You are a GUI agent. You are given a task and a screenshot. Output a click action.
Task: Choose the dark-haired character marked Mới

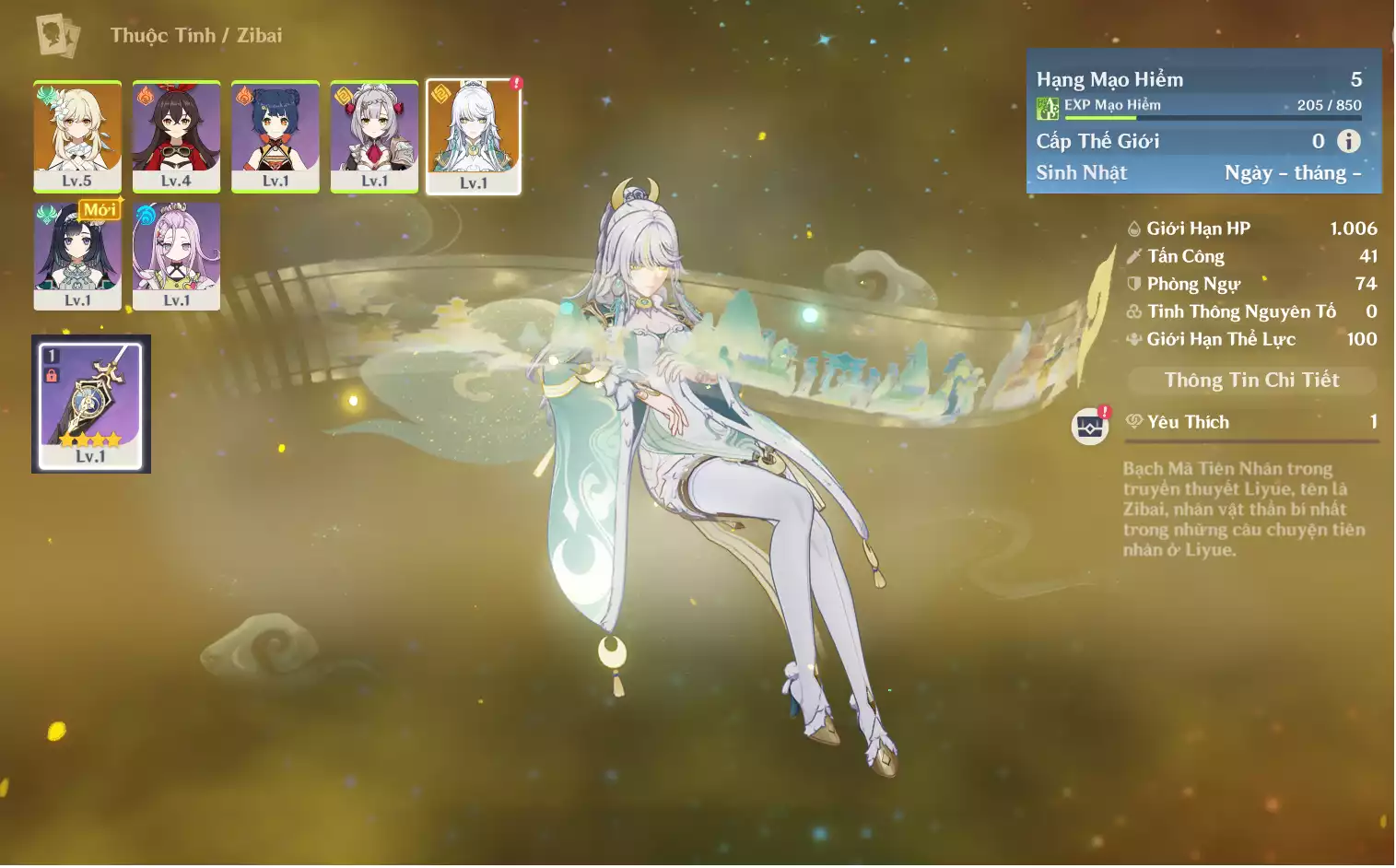(x=77, y=255)
